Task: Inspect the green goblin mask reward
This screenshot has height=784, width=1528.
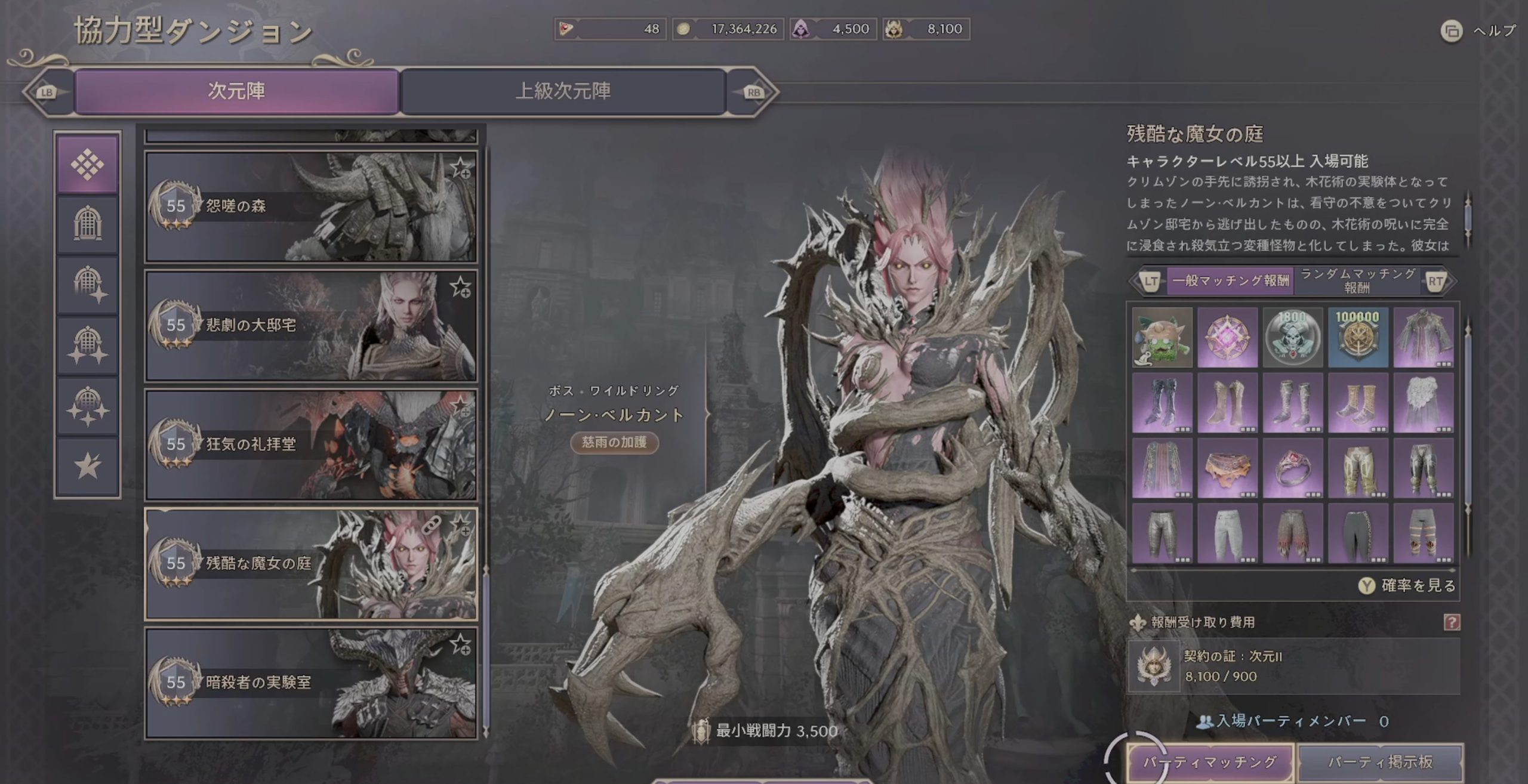Action: coord(1162,338)
